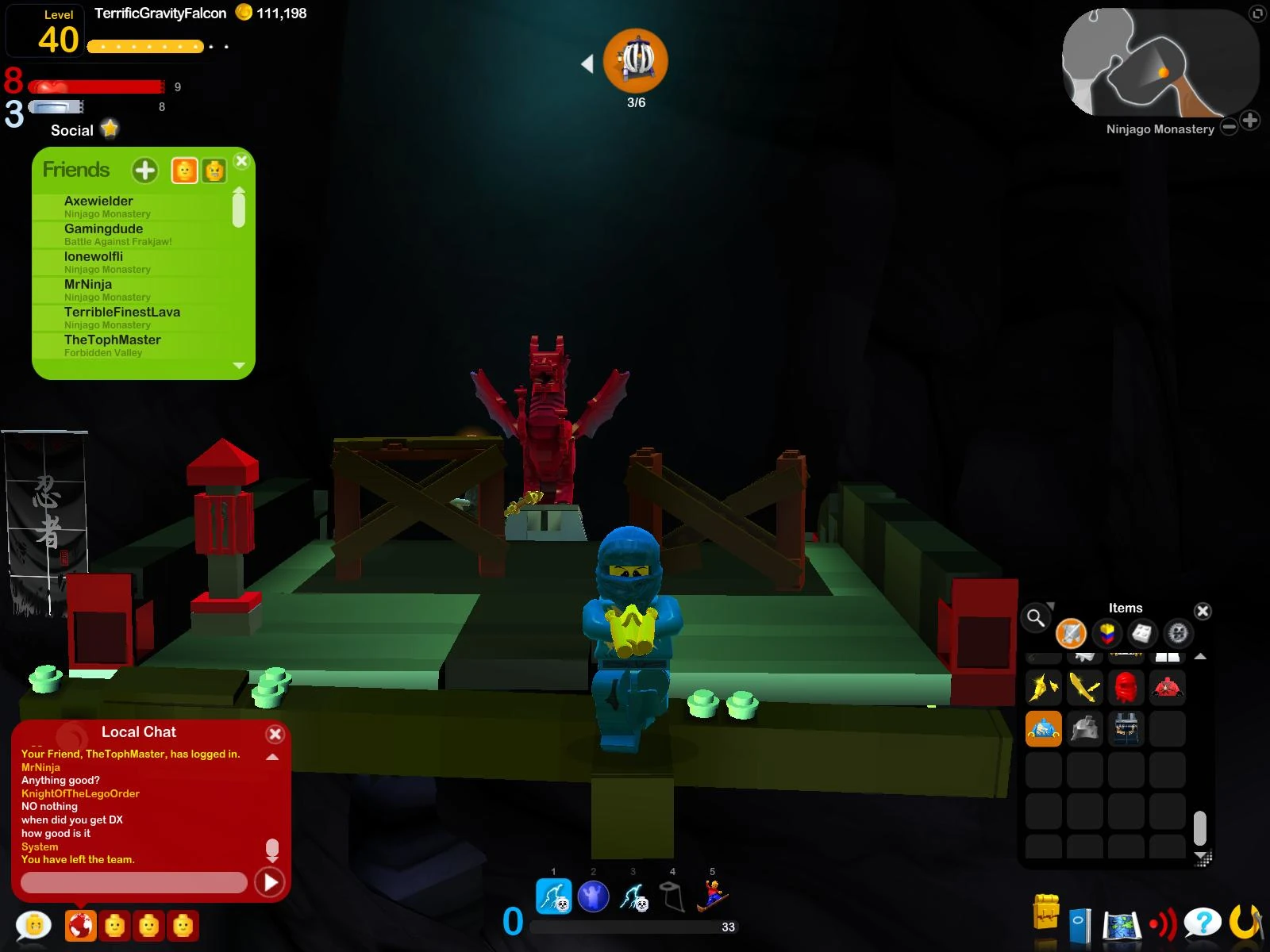Select the equipped blue ninja torso item
Screen dimensions: 1270x952
click(1042, 727)
